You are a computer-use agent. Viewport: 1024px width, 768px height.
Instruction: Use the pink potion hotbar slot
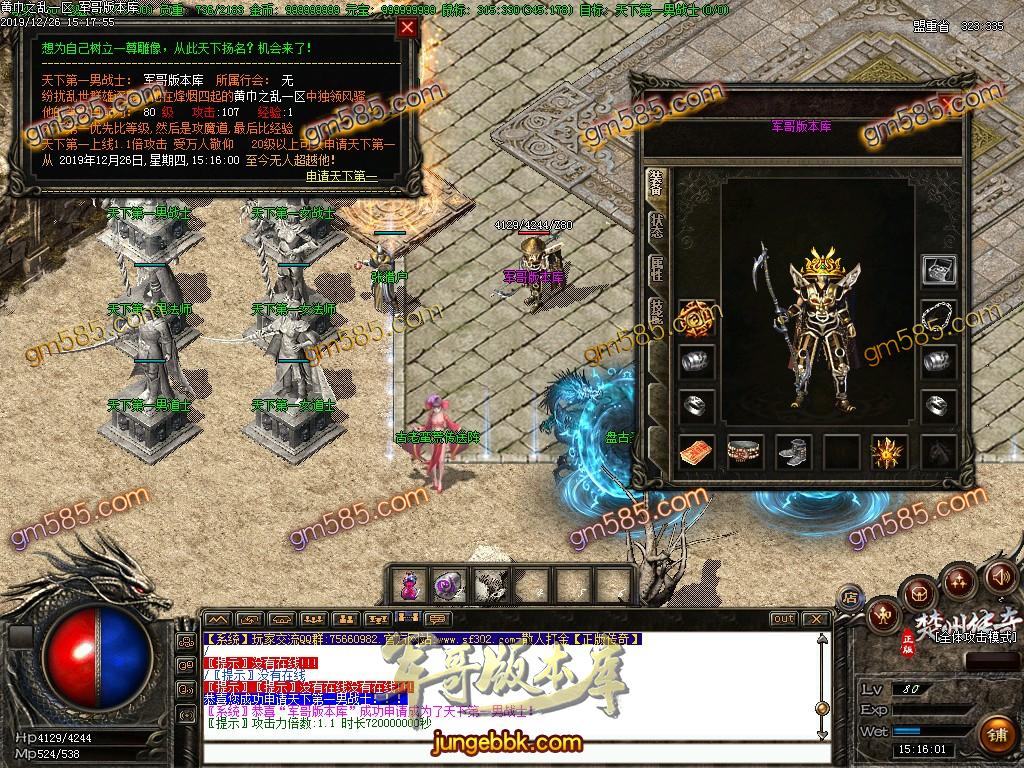410,584
